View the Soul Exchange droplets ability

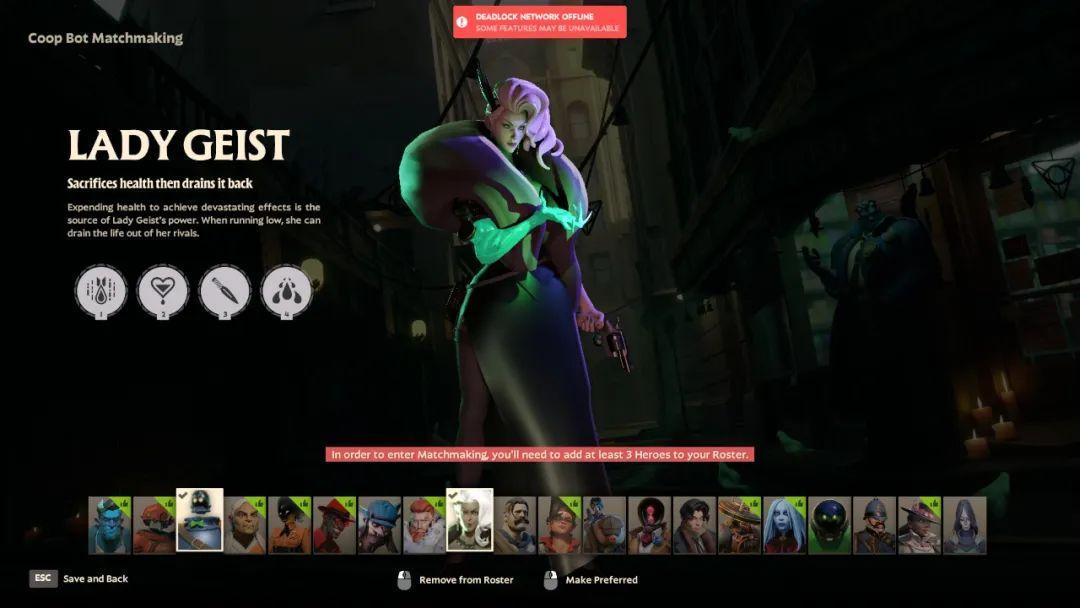[x=287, y=291]
